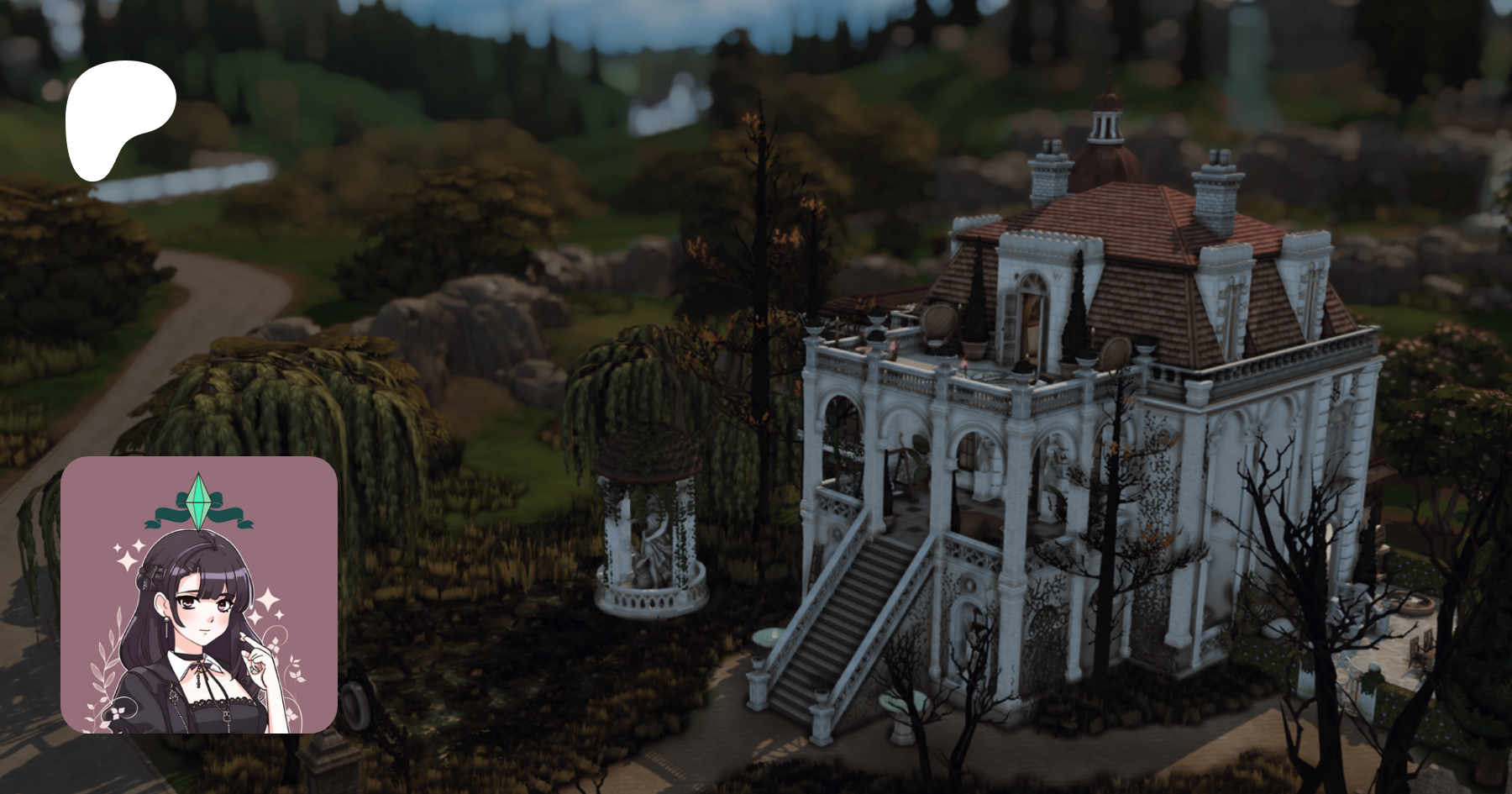Open the anime girl creator avatar
1512x794 pixels.
199,595
